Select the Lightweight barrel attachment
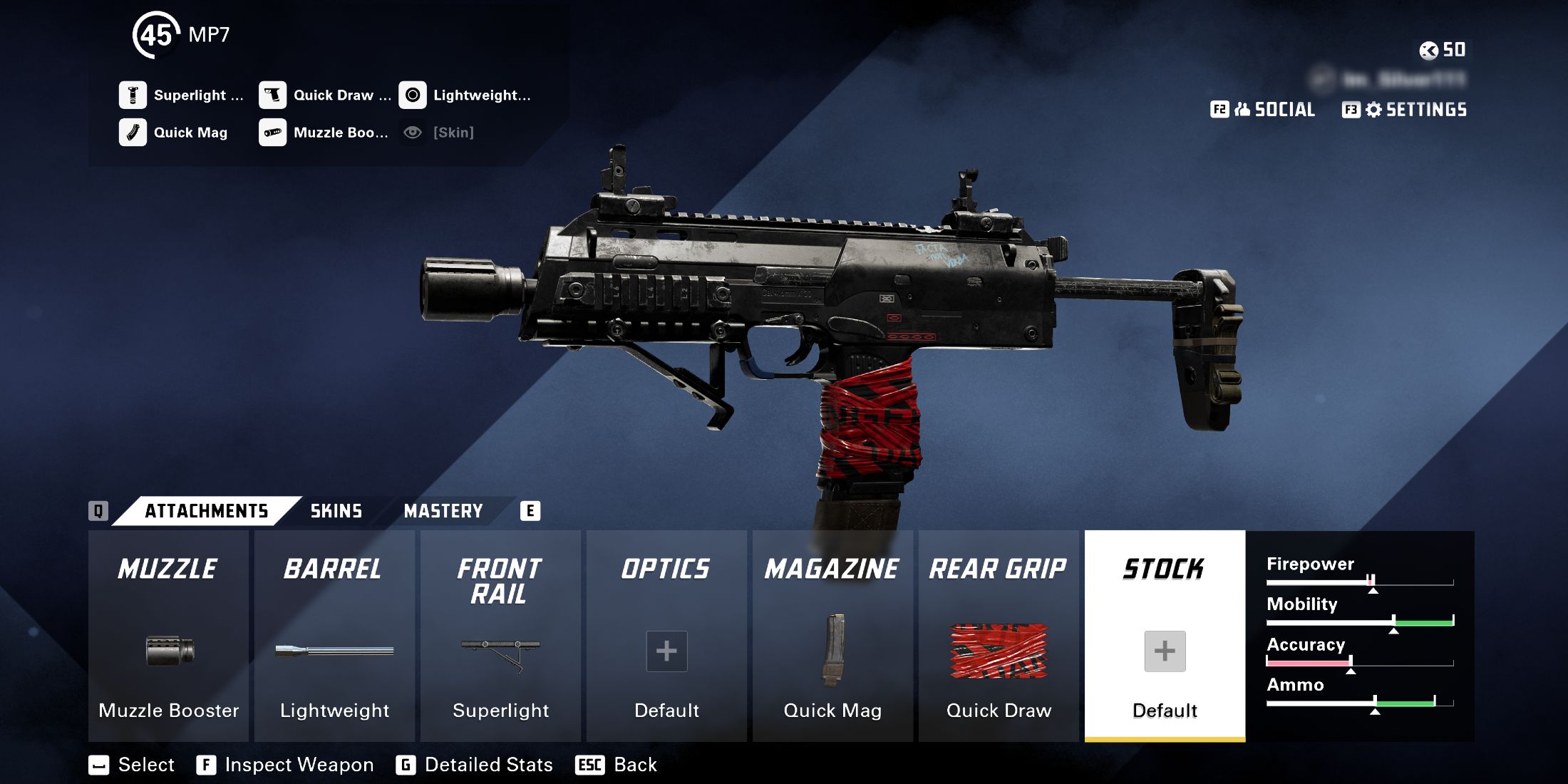 334,650
